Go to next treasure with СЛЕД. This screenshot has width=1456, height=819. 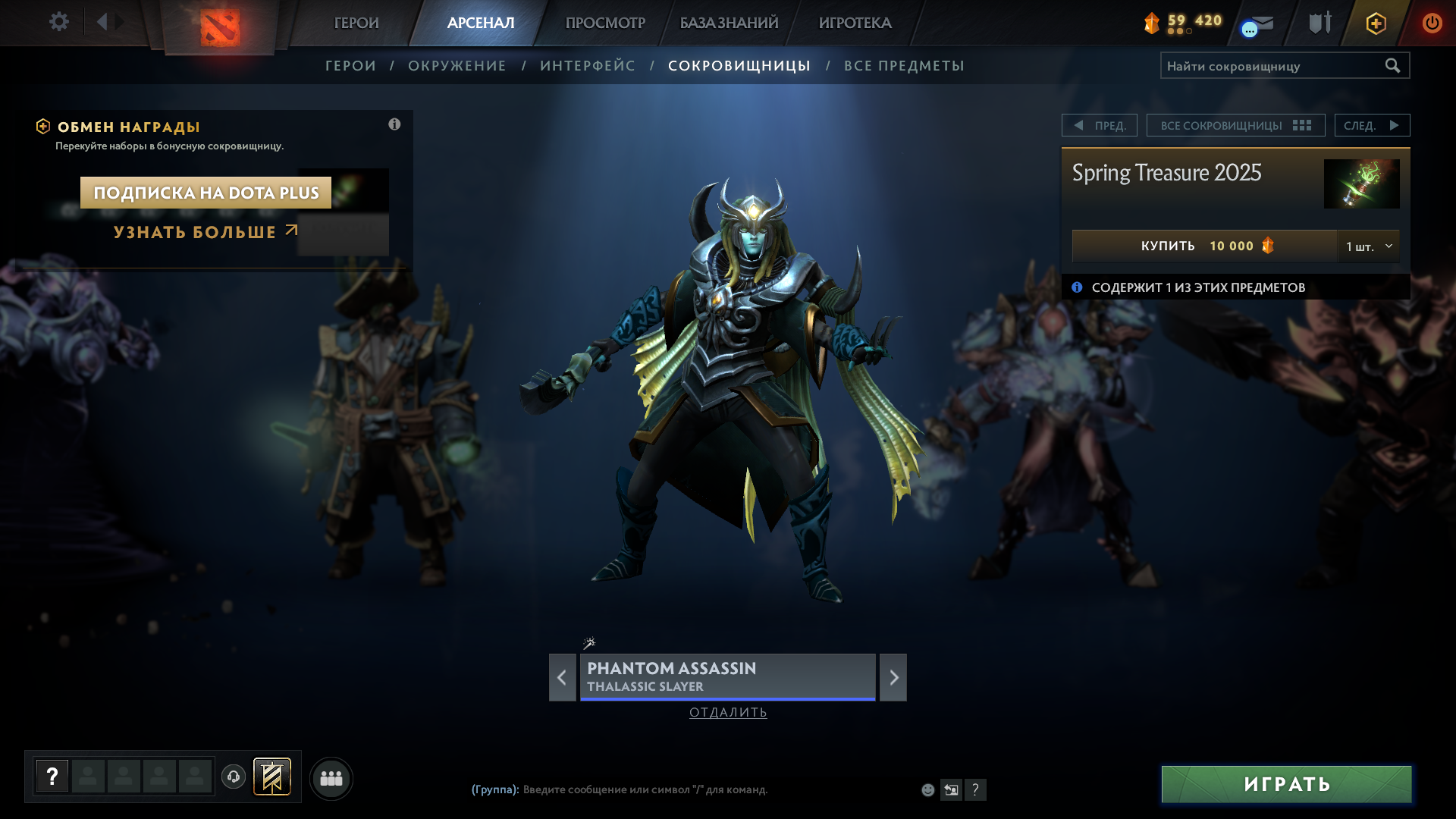tap(1372, 125)
